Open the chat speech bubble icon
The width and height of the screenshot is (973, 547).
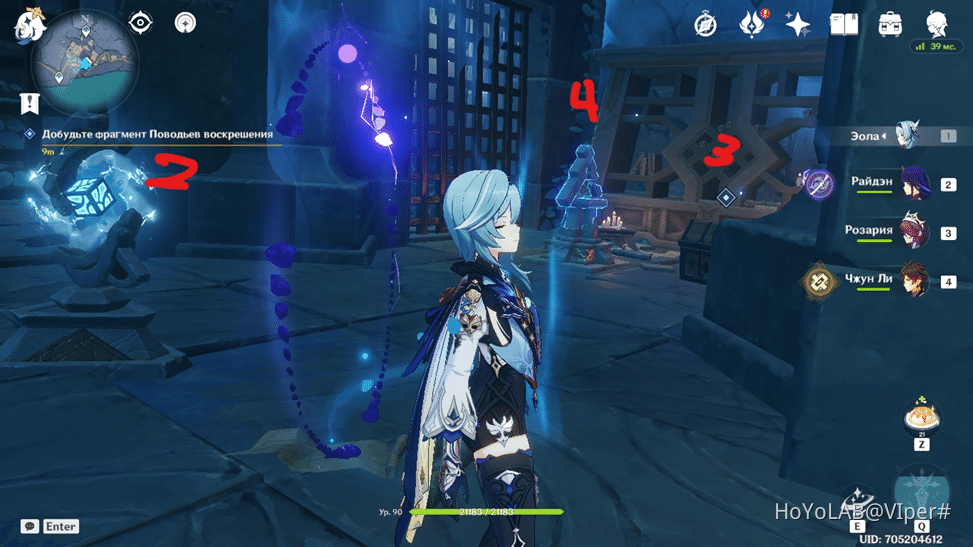[30, 526]
